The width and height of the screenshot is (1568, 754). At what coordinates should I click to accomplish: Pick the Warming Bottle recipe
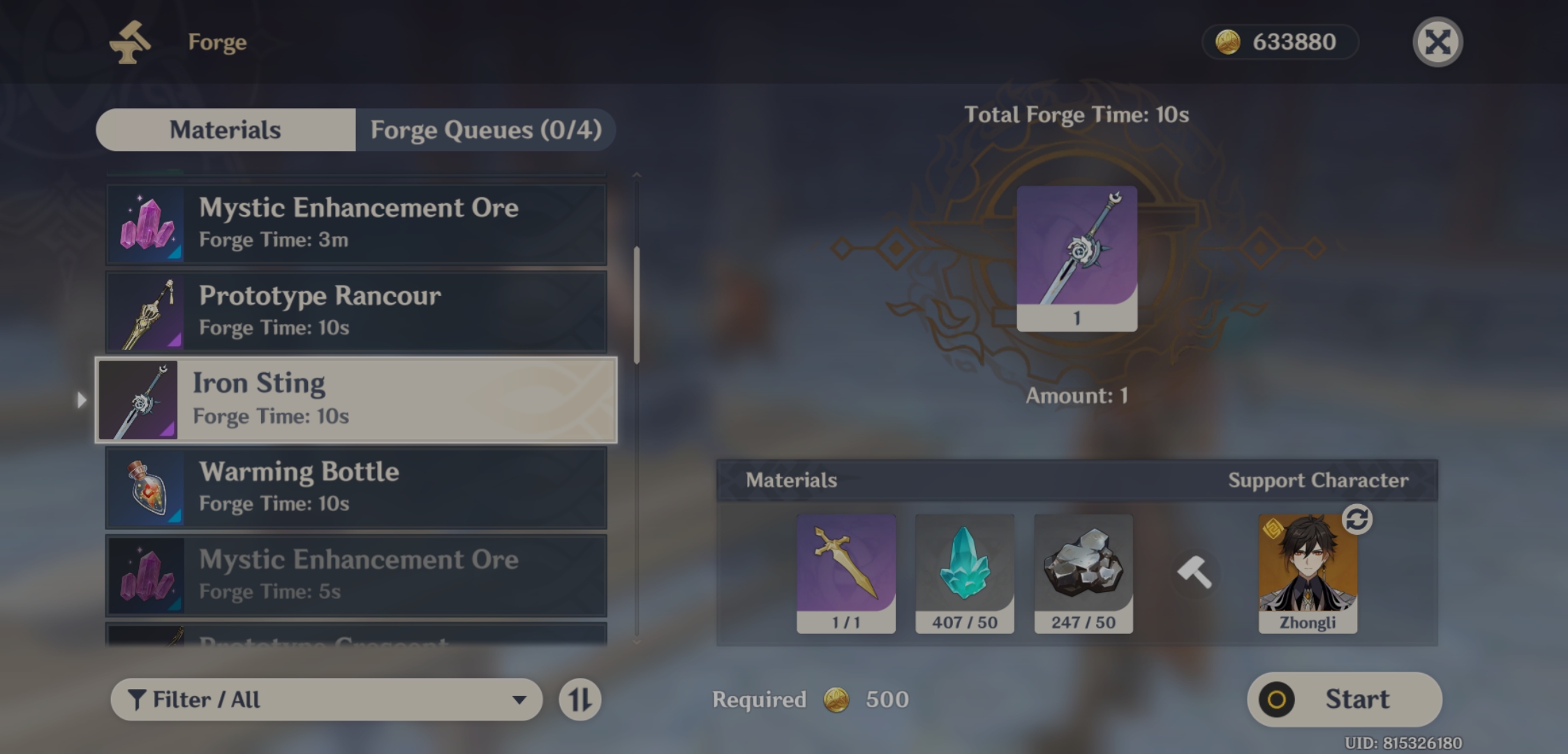coord(356,487)
